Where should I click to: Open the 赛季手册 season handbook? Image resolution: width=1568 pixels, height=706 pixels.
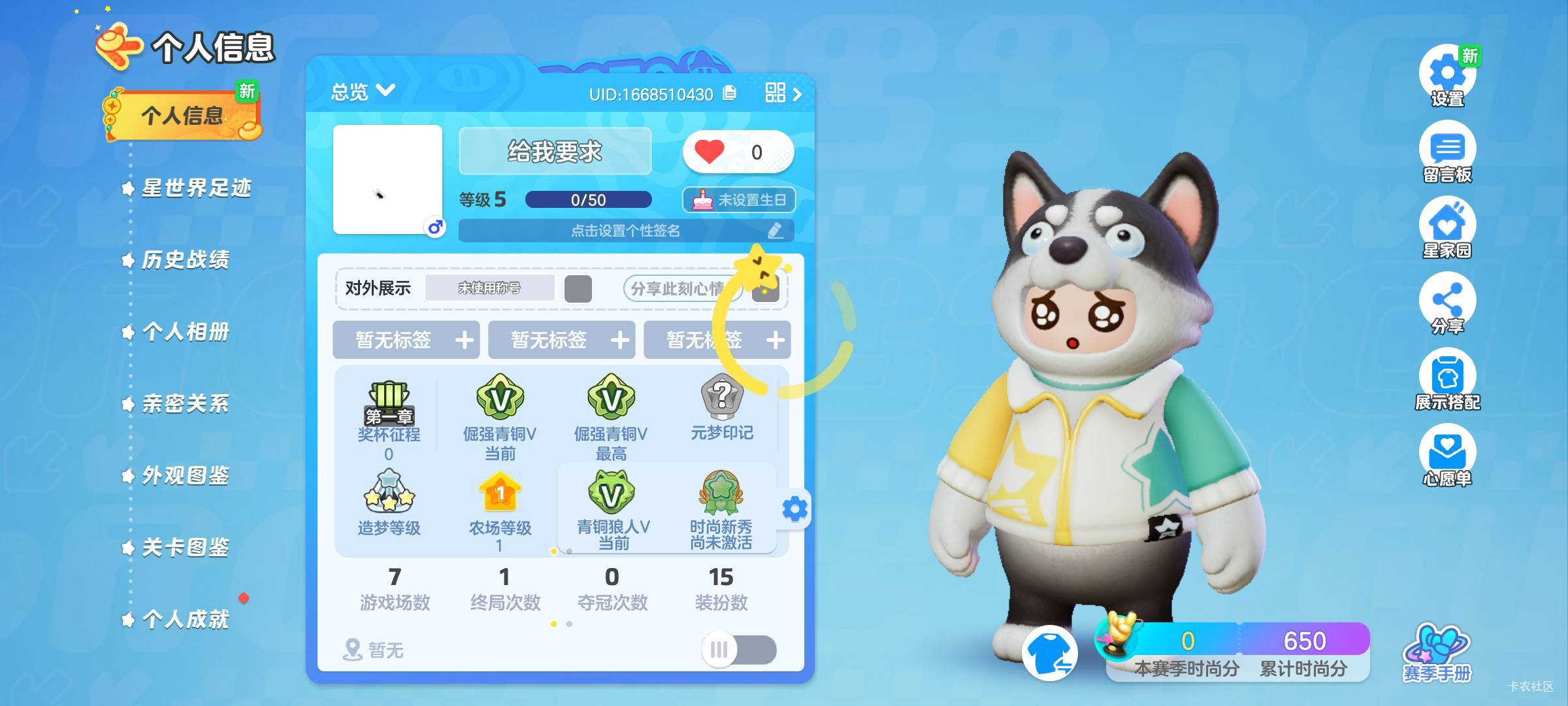[x=1437, y=654]
